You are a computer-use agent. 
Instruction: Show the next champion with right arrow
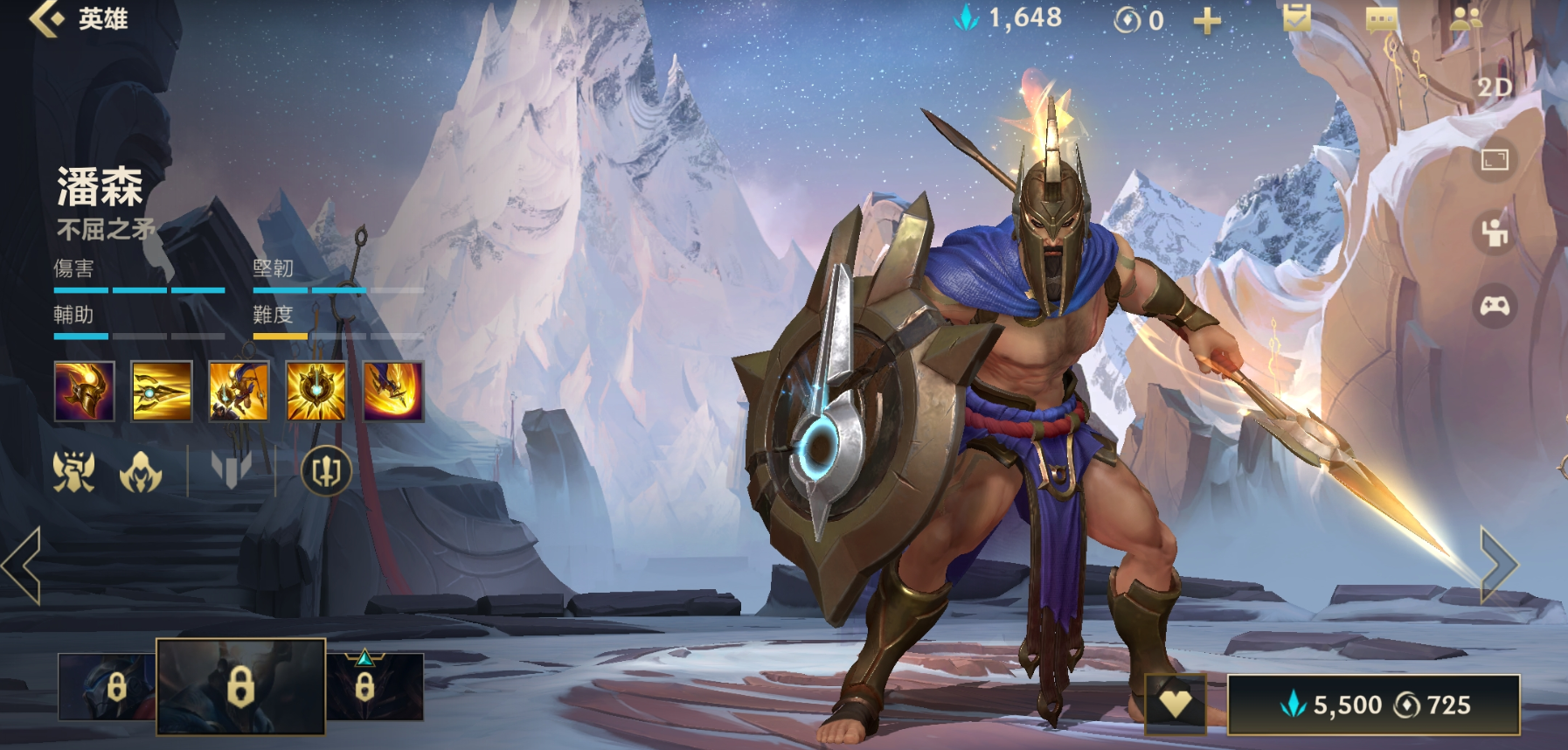1499,566
